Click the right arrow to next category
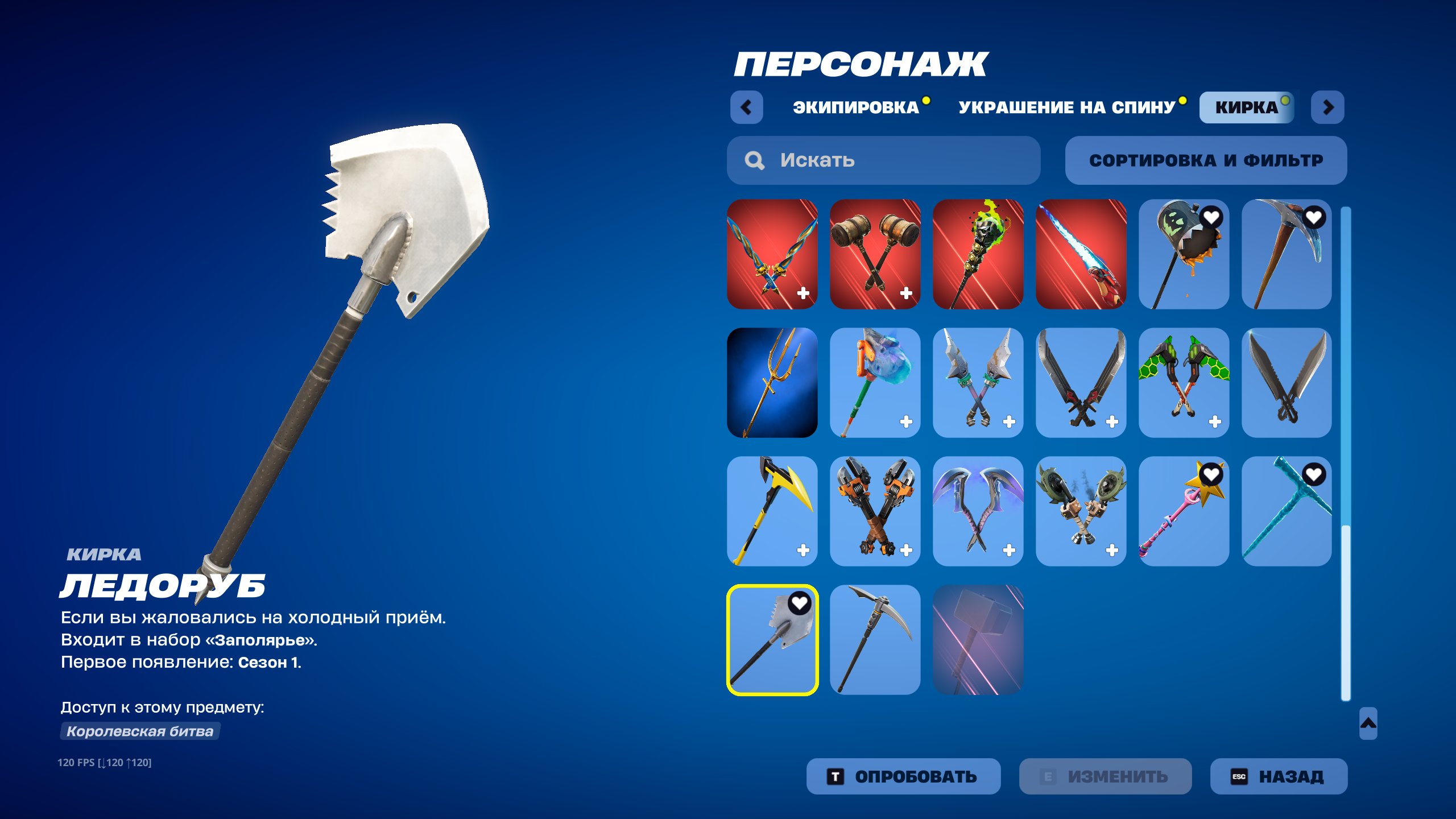1456x819 pixels. 1329,107
